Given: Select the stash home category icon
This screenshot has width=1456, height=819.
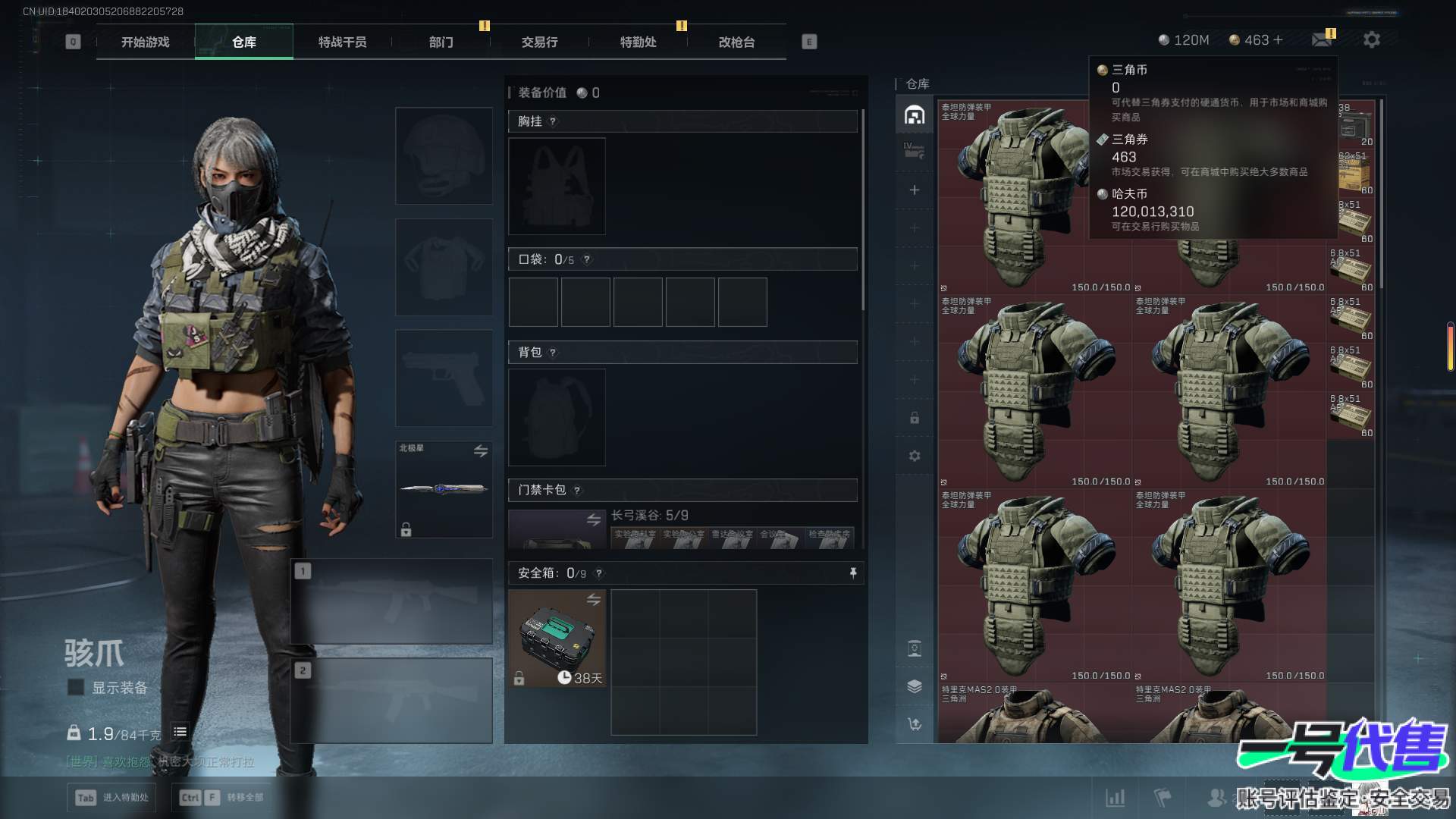Looking at the screenshot, I should tap(915, 115).
